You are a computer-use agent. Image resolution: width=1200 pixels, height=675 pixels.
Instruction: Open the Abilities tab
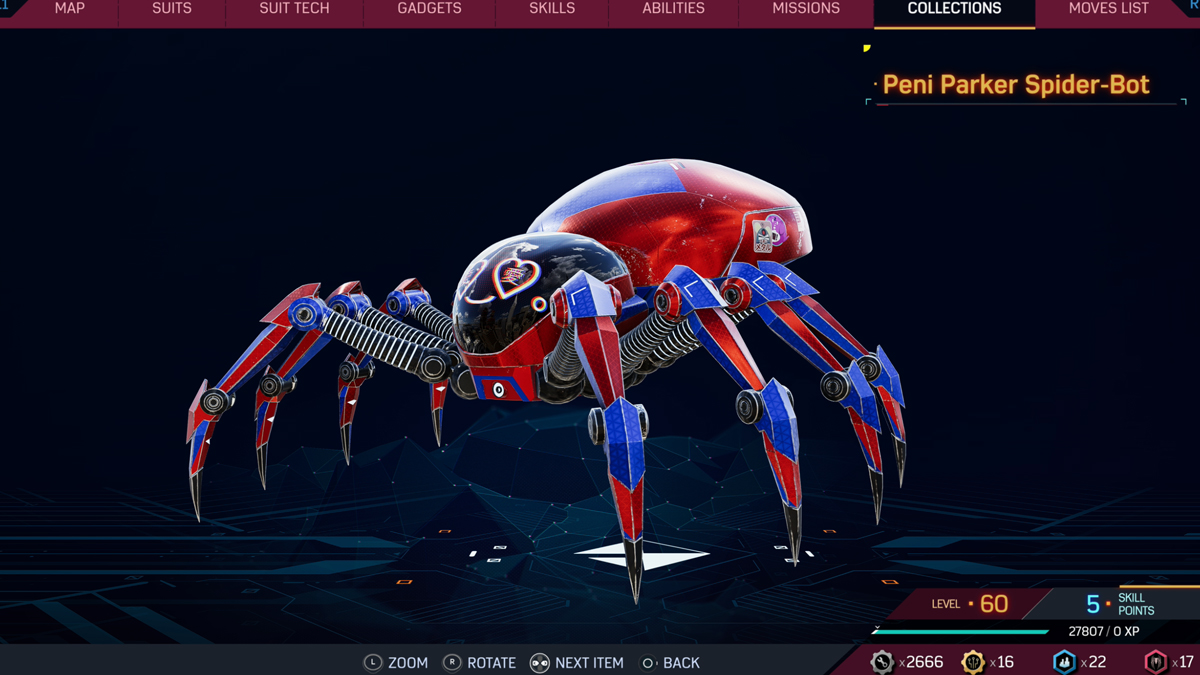coord(673,9)
